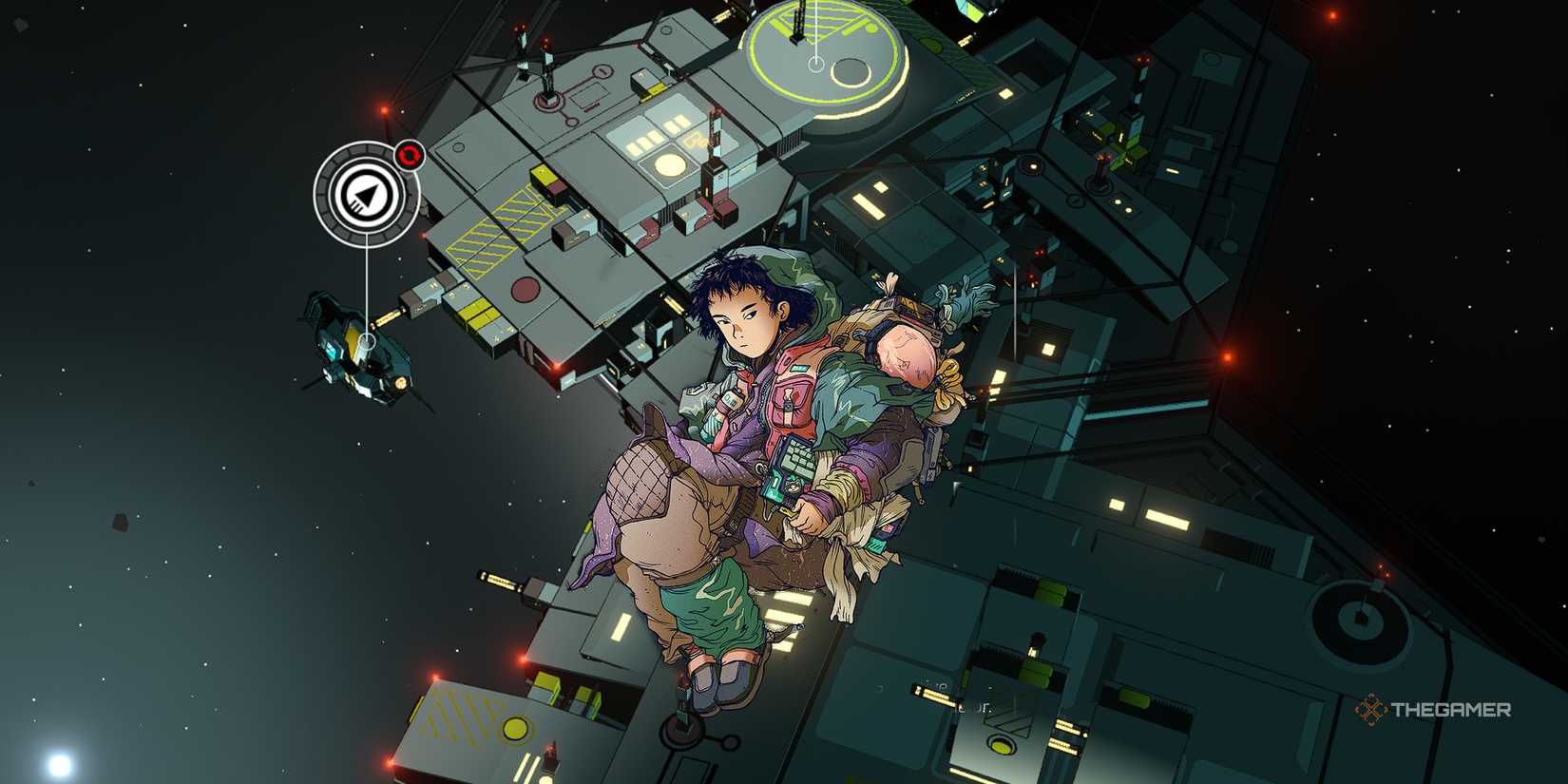Open TheGamer crossed-wrench logo icon
The image size is (1568, 784).
pos(1371,708)
